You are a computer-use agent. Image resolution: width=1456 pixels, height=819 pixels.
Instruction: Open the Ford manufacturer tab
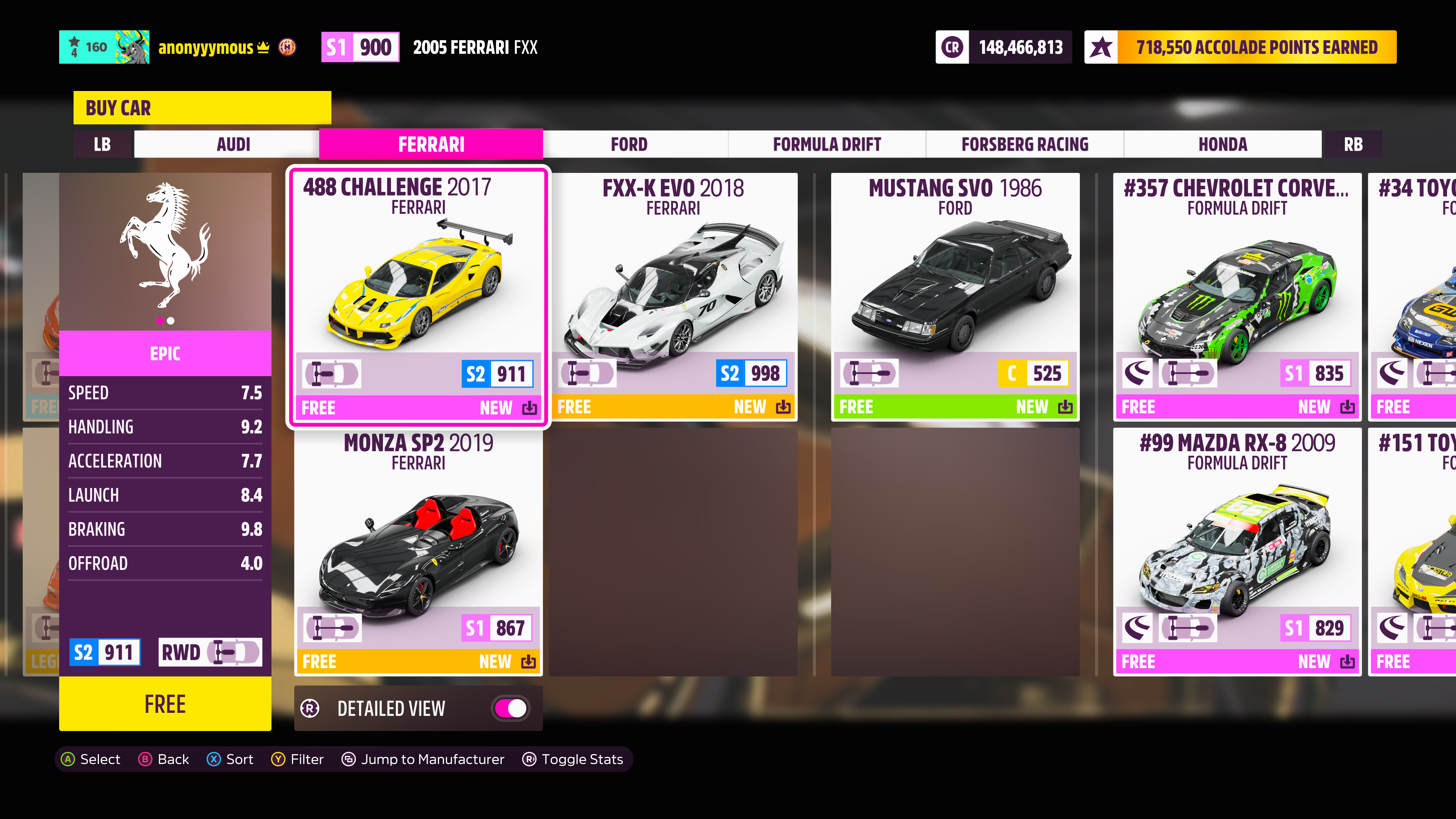click(629, 144)
